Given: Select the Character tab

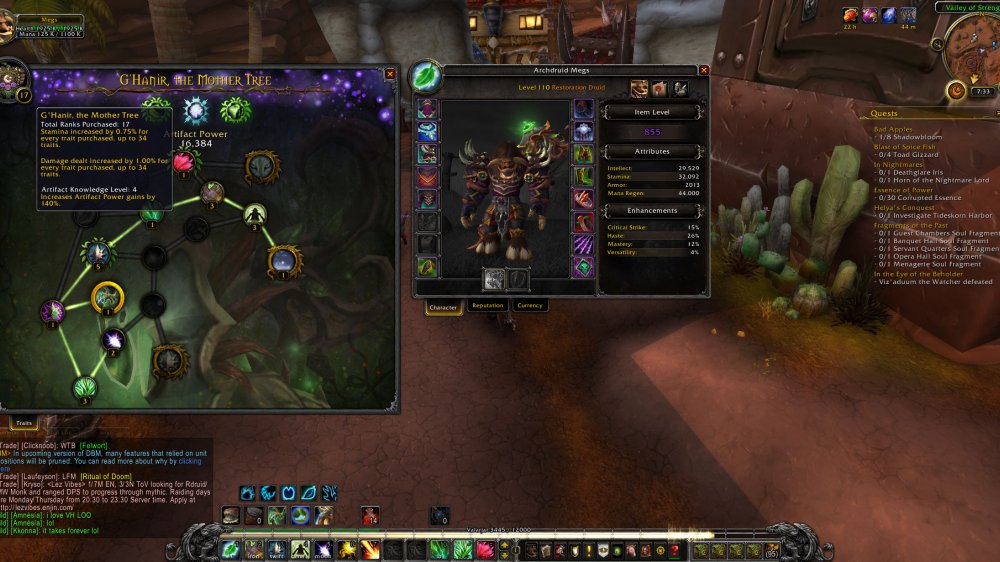Looking at the screenshot, I should pos(443,307).
